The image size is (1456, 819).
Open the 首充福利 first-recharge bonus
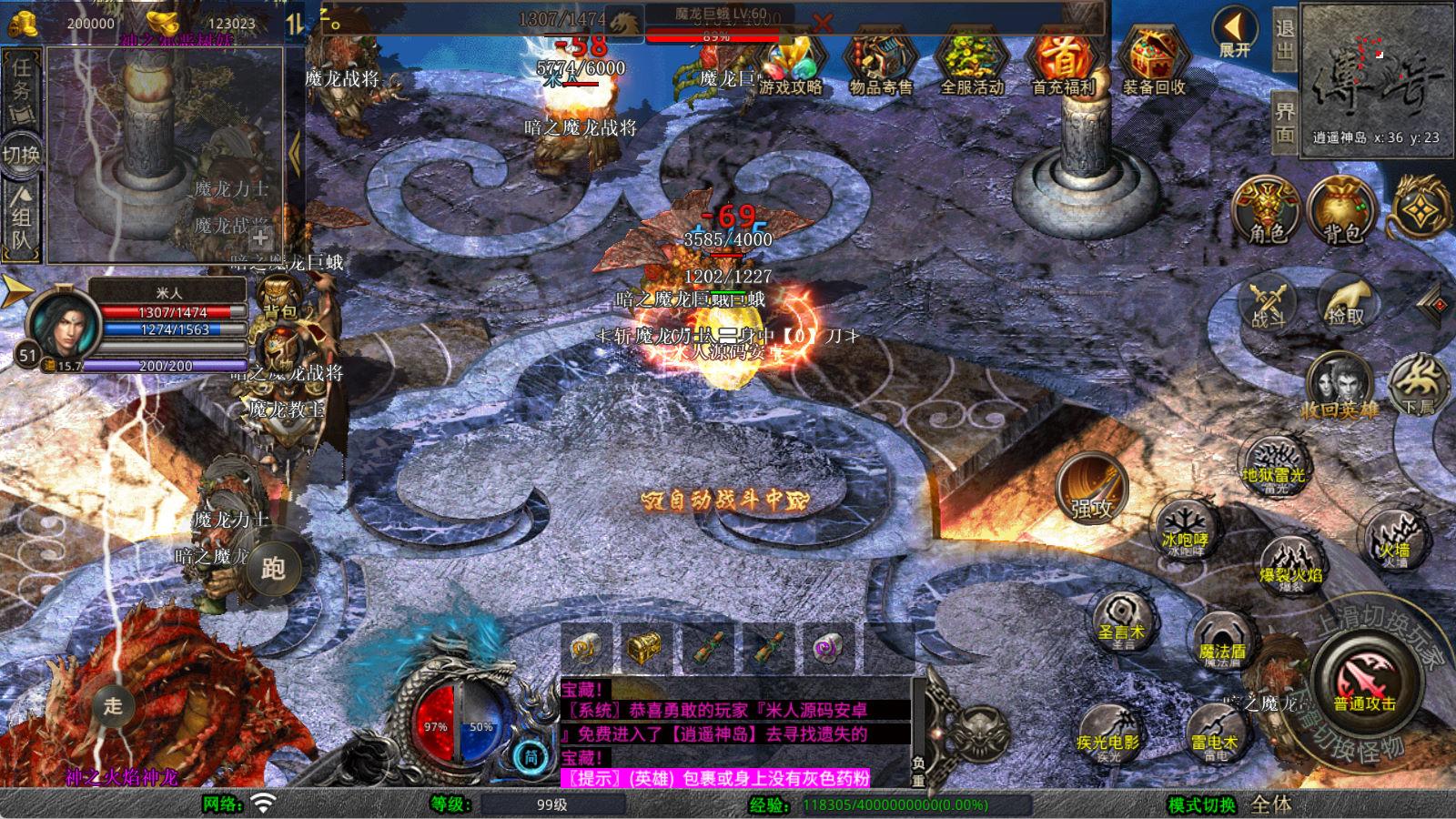tap(1062, 62)
